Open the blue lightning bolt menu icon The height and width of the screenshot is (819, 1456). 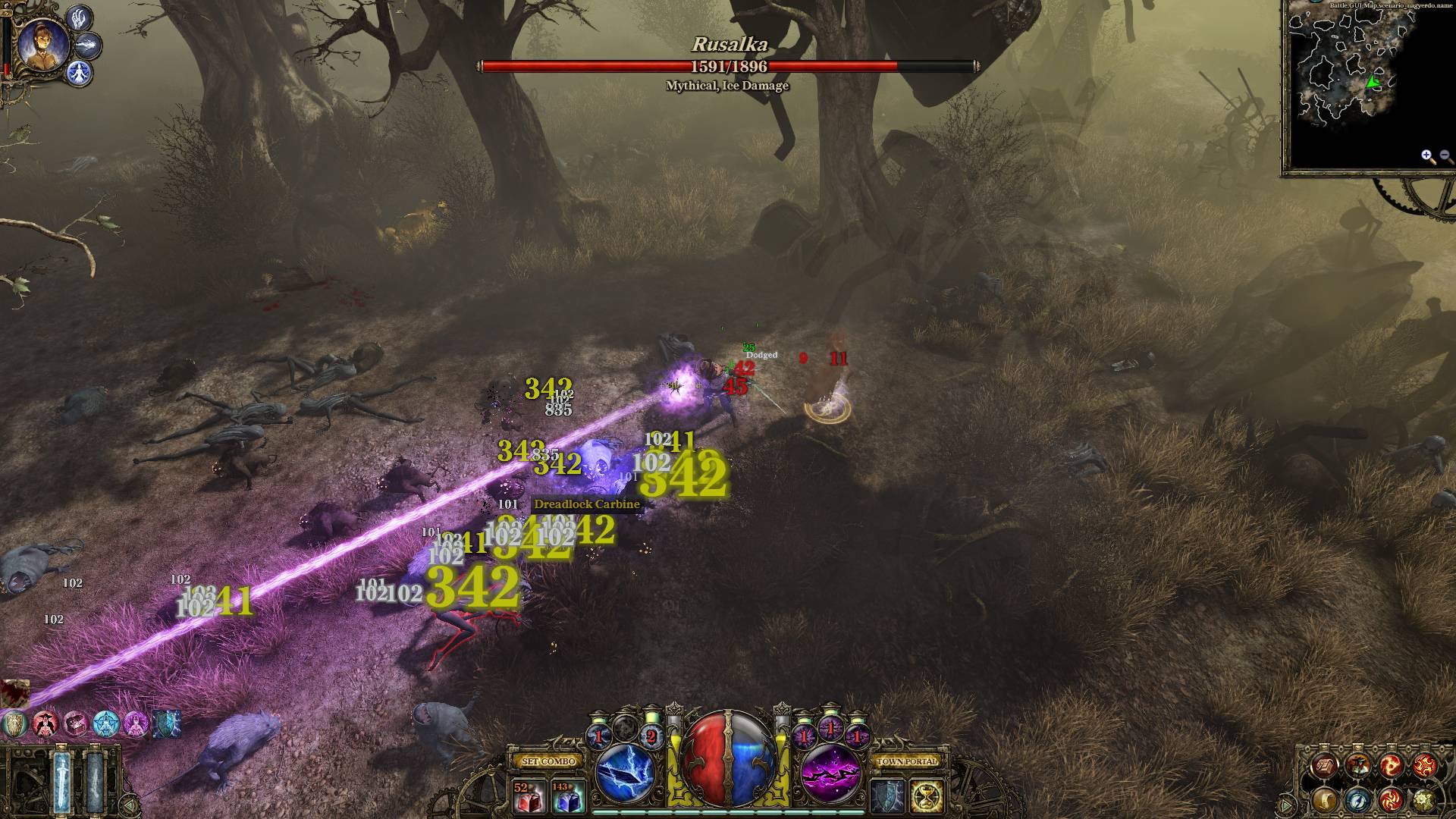coord(1357,799)
